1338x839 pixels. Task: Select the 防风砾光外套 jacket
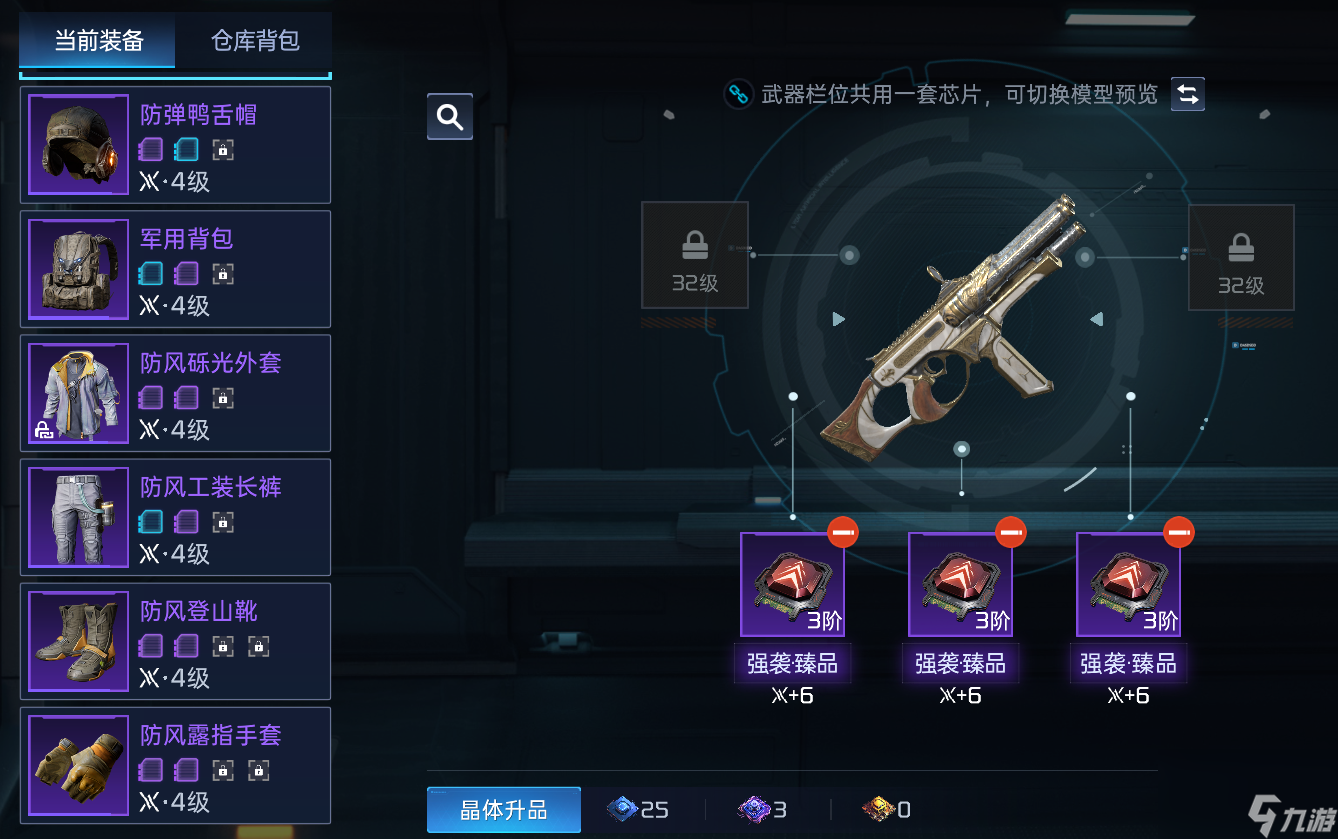click(175, 393)
